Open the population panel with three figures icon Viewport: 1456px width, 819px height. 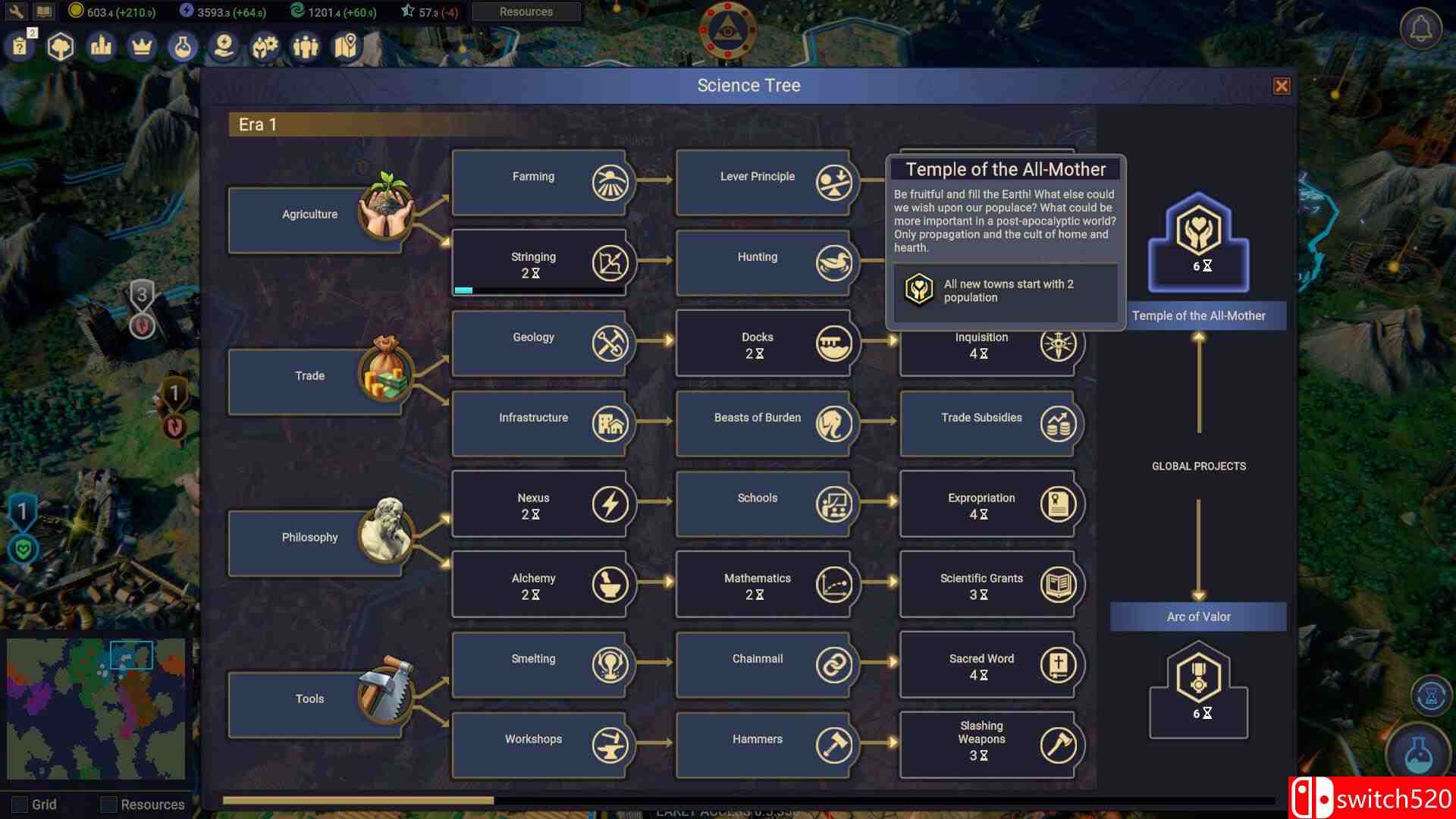click(306, 46)
